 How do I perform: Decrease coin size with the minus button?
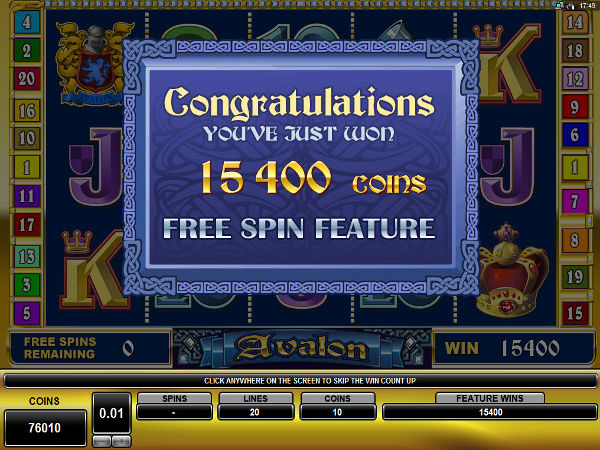tap(101, 441)
